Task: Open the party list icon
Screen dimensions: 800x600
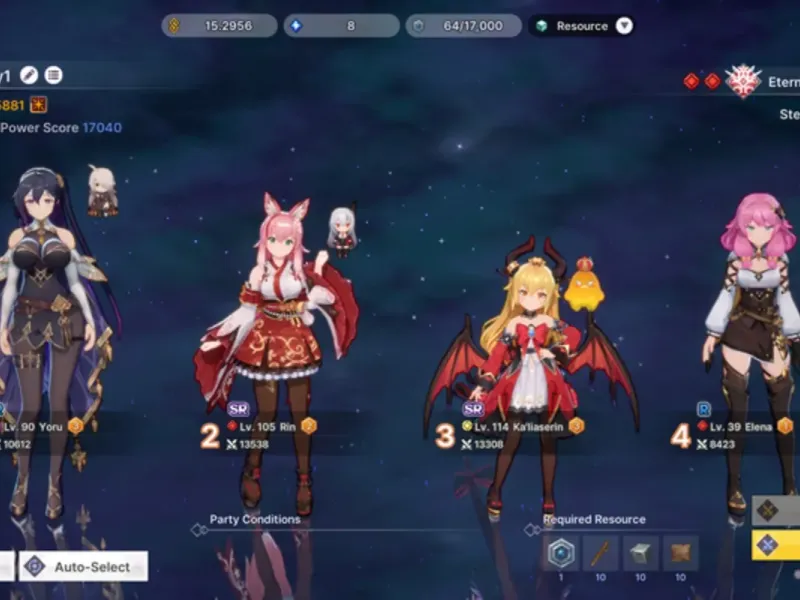Action: coord(53,75)
